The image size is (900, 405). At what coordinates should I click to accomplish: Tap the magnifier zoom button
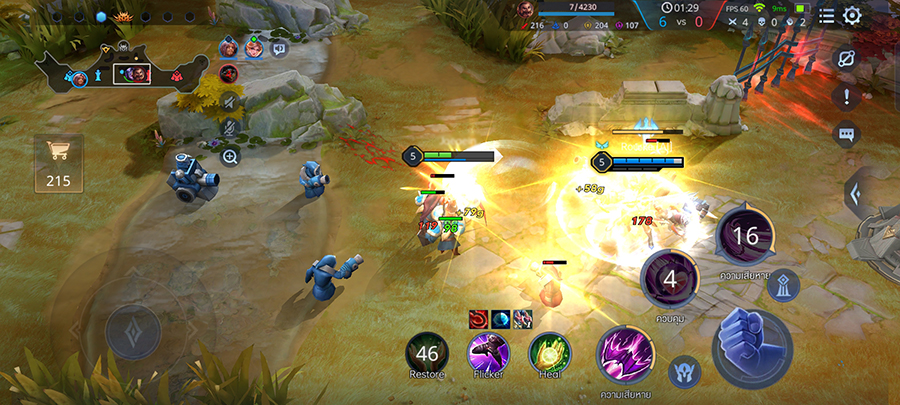click(x=230, y=157)
